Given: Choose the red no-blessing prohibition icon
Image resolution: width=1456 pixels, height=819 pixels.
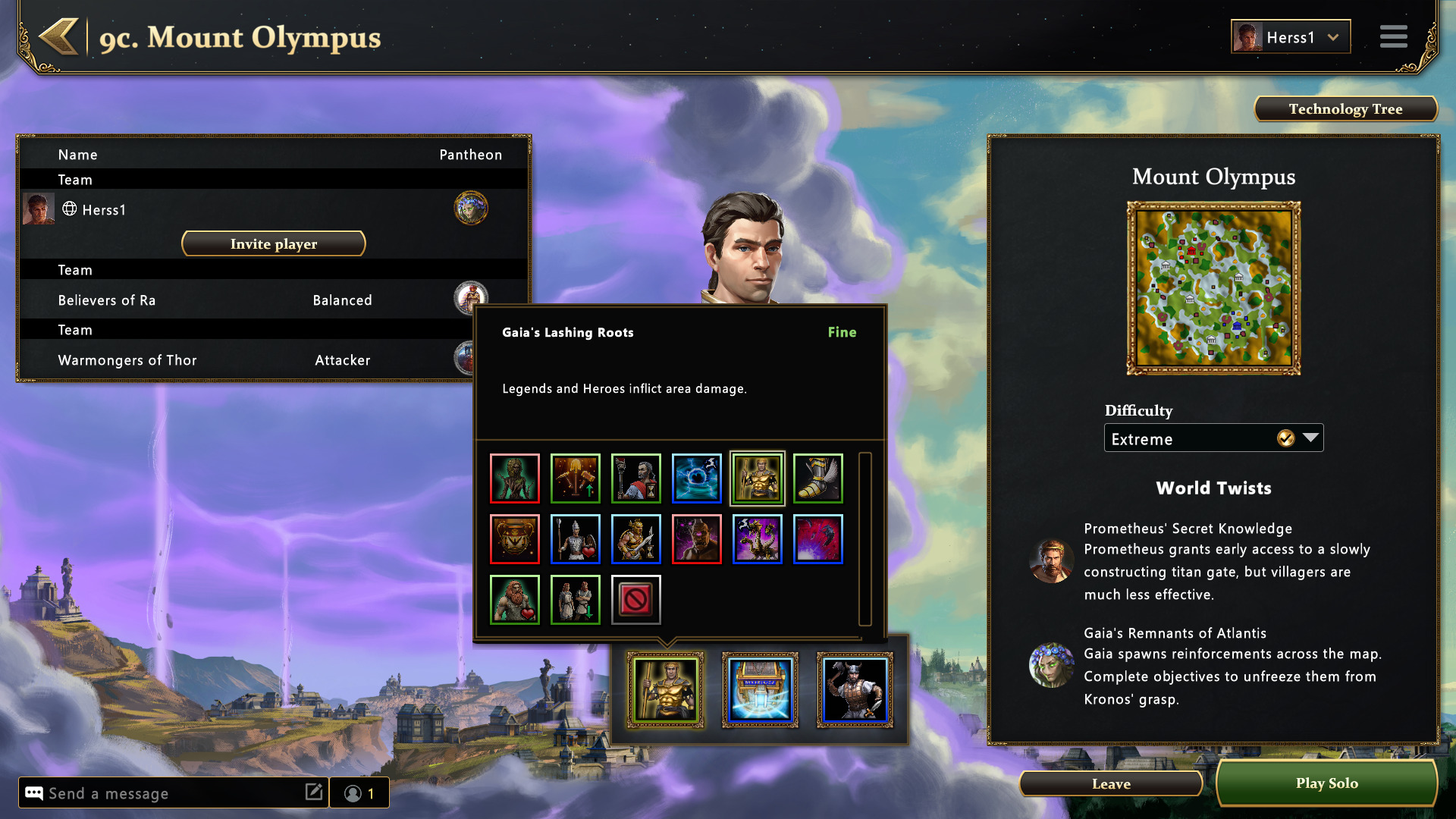Looking at the screenshot, I should (635, 600).
